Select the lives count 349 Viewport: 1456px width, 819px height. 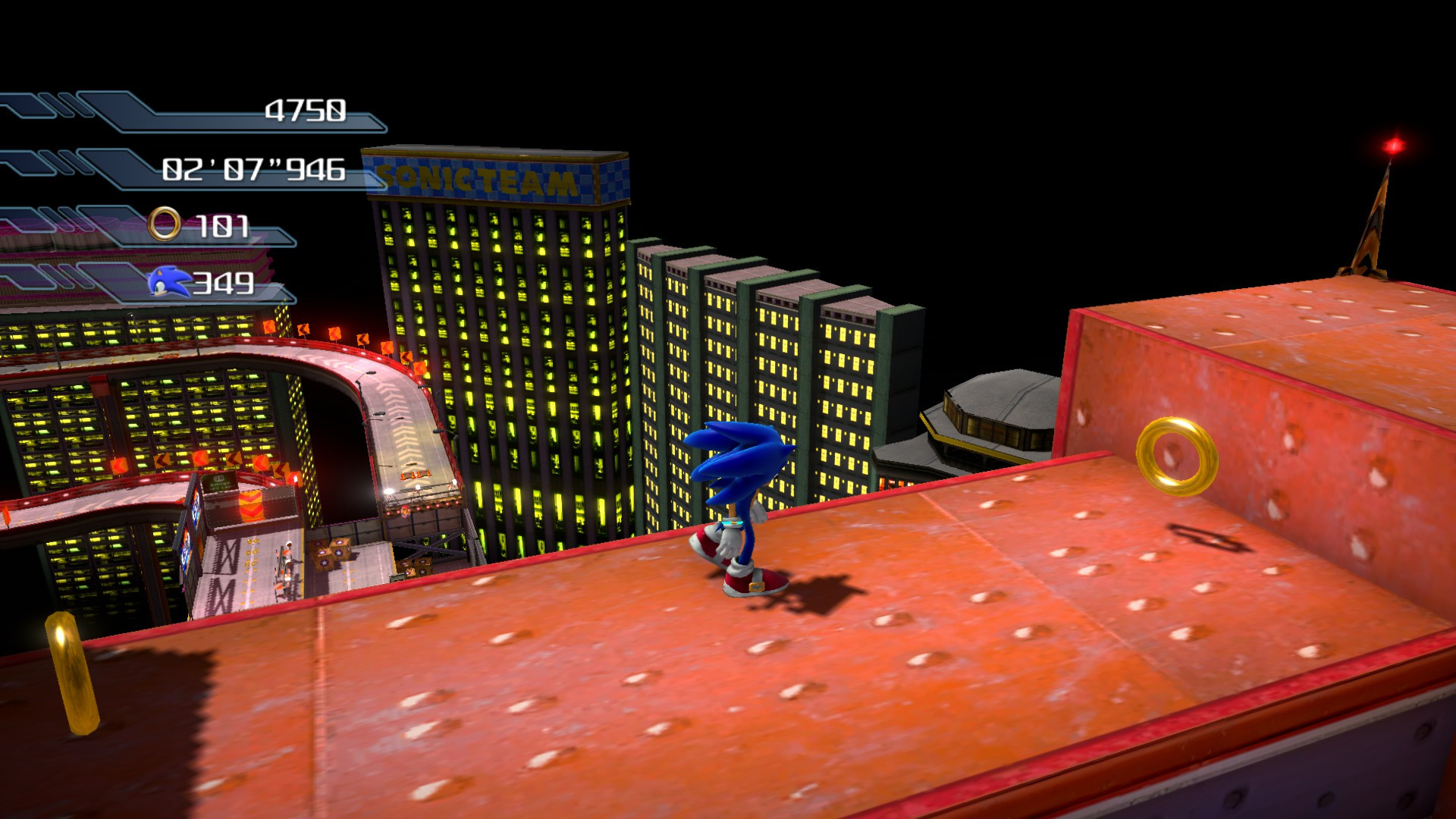click(x=221, y=284)
